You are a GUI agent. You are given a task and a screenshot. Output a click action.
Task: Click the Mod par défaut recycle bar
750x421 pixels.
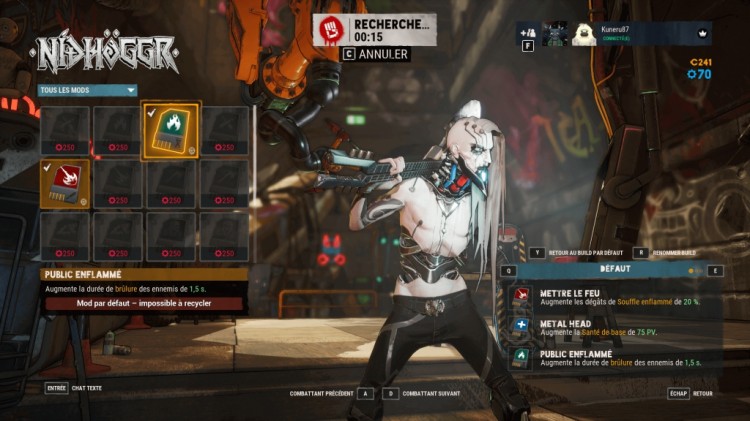(x=144, y=303)
